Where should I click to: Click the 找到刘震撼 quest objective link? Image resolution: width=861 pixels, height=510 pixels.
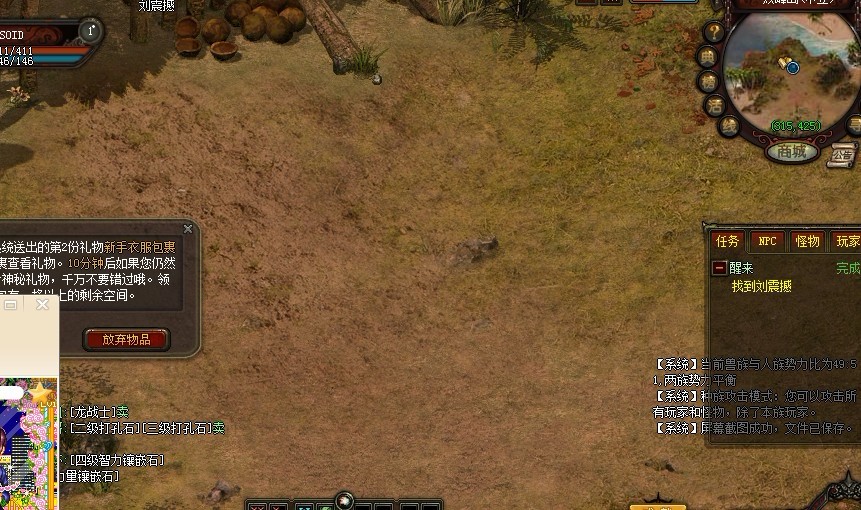tap(761, 286)
